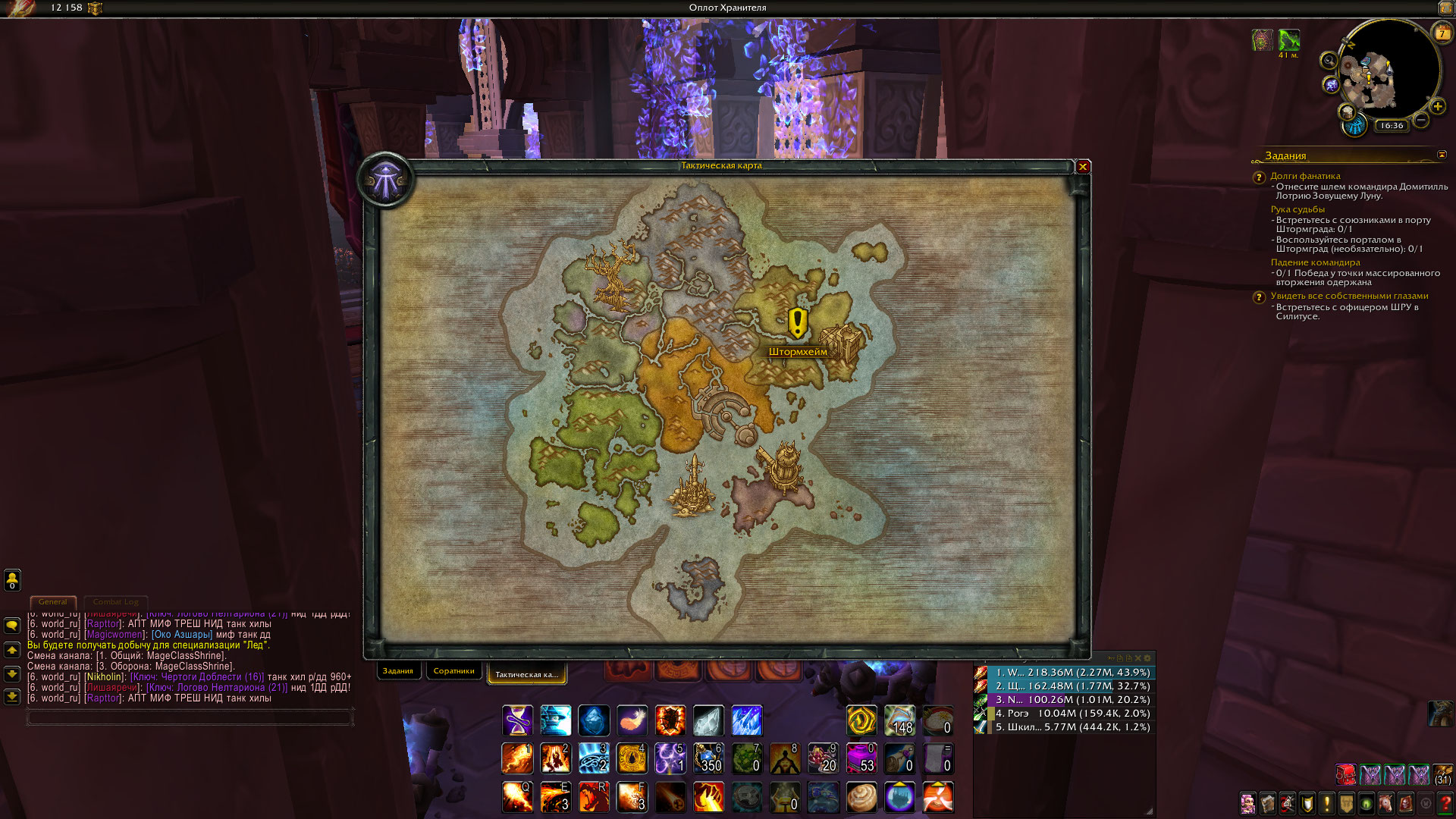1456x819 pixels.
Task: Select the Штормхейм quest marker on the map
Action: pos(797,324)
